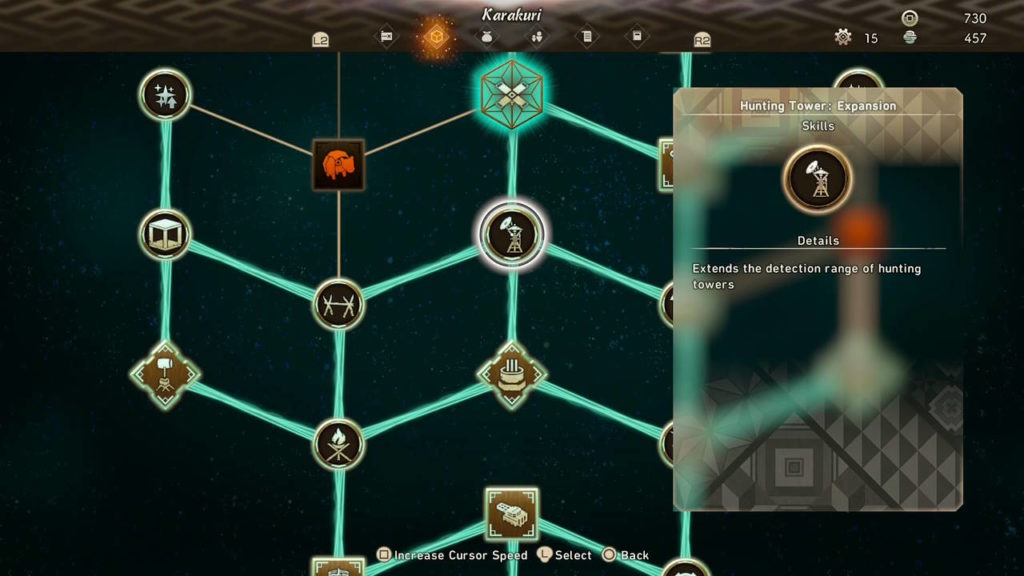Choose the stacked-basket diamond node
Screen dimensions: 1024x576
(512, 375)
